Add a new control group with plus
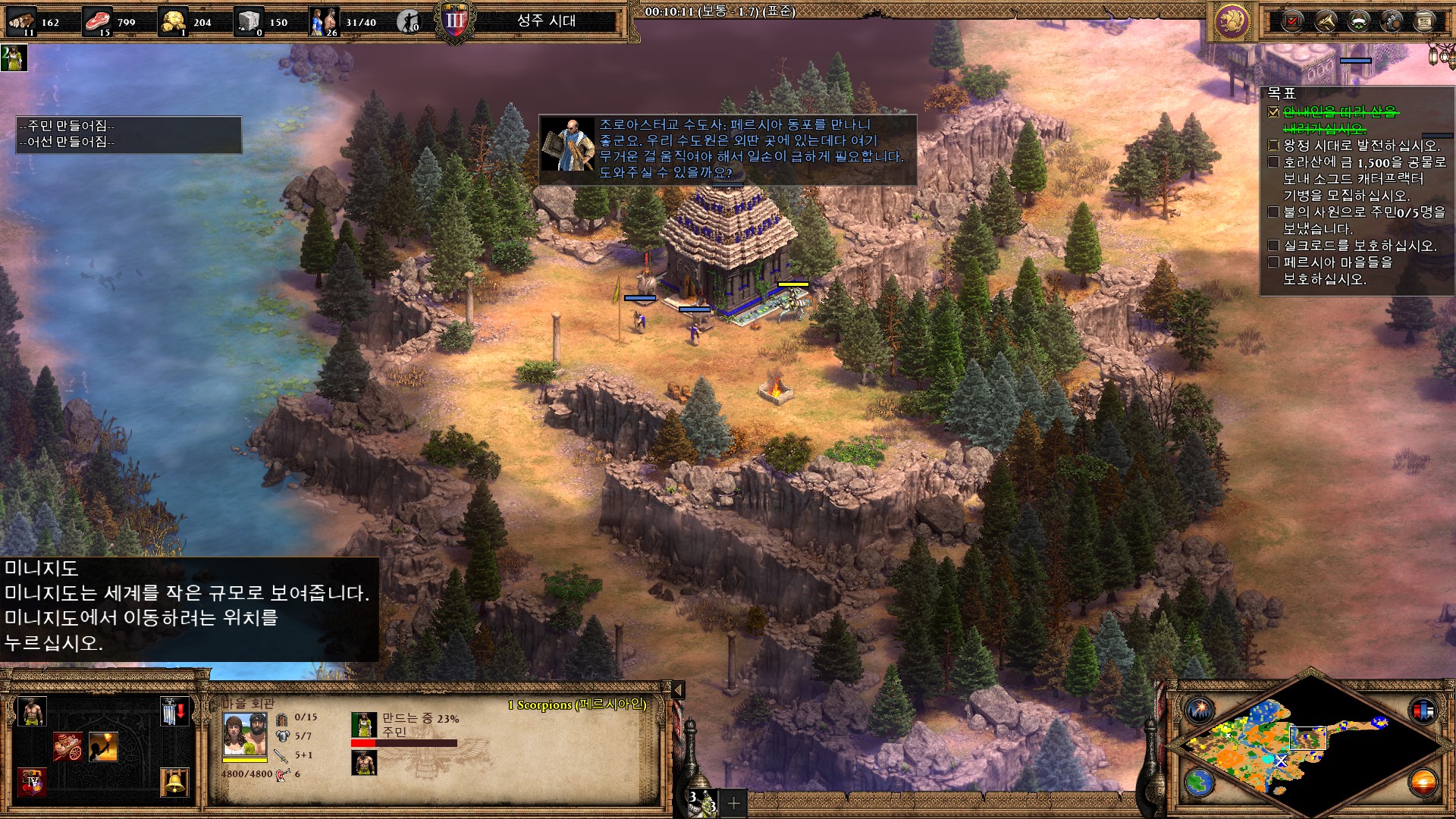This screenshot has height=819, width=1456. tap(733, 803)
